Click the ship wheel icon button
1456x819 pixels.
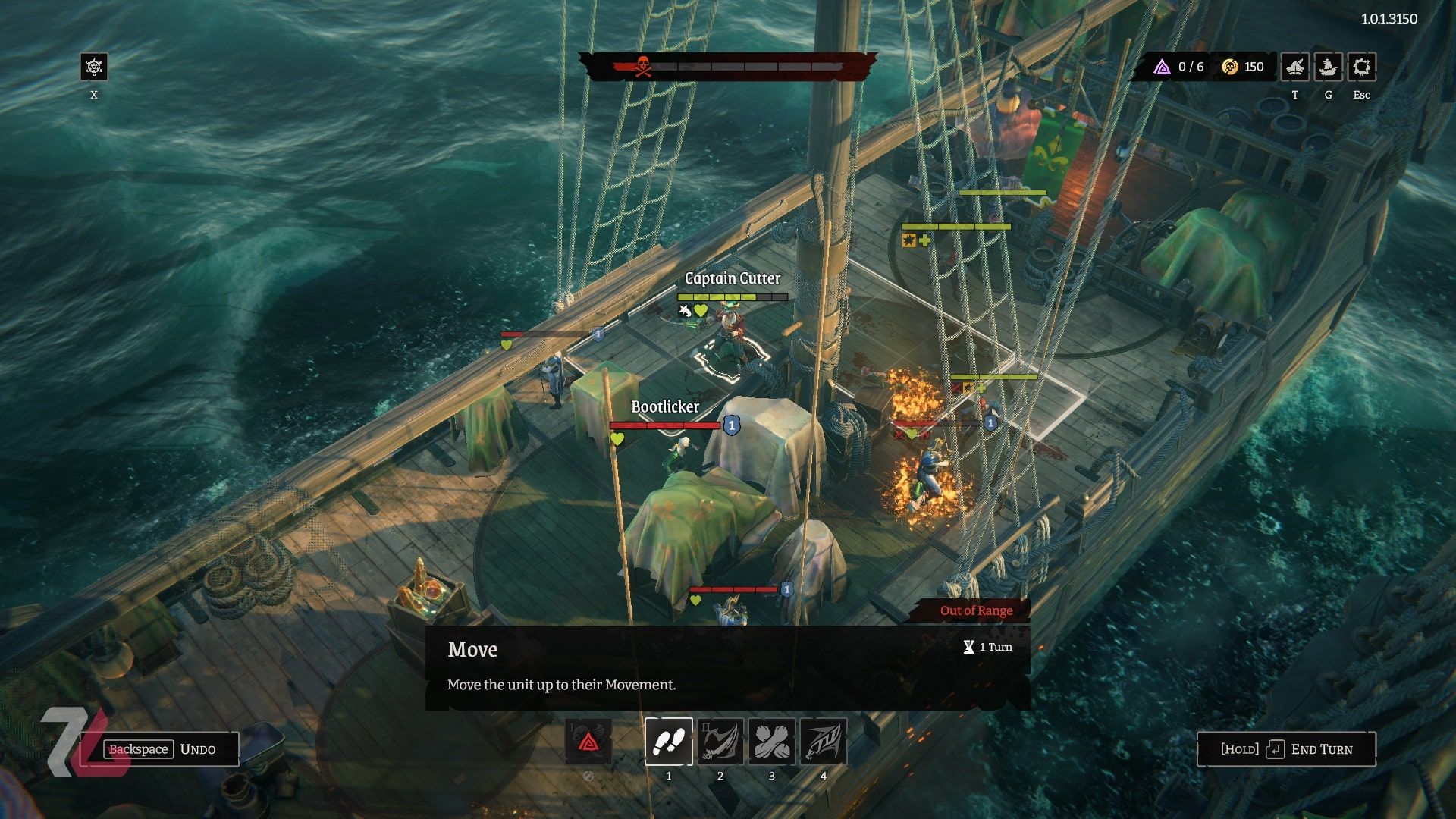point(94,67)
